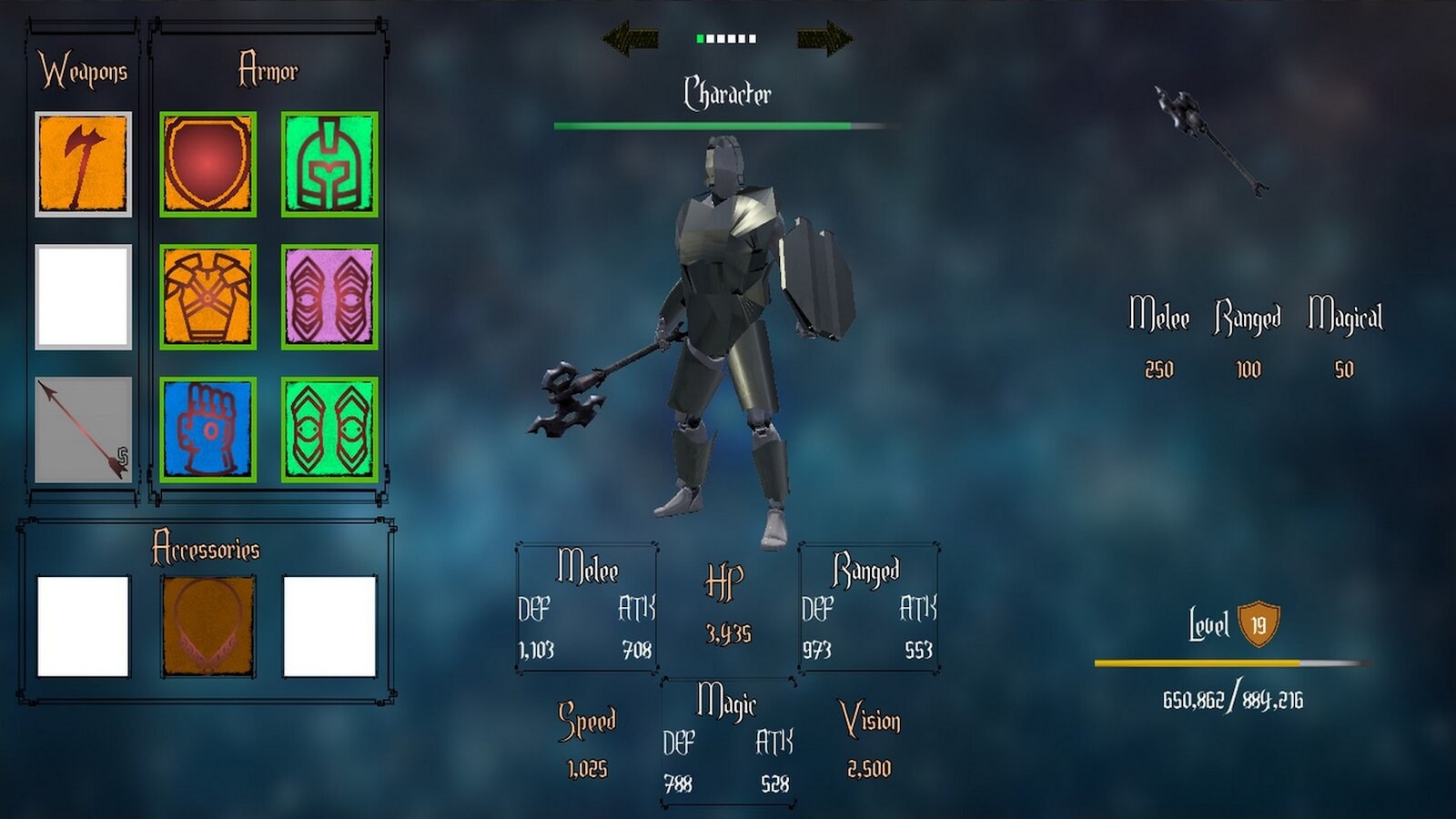Click the right navigation arrow
This screenshot has width=1456, height=819.
point(824,38)
